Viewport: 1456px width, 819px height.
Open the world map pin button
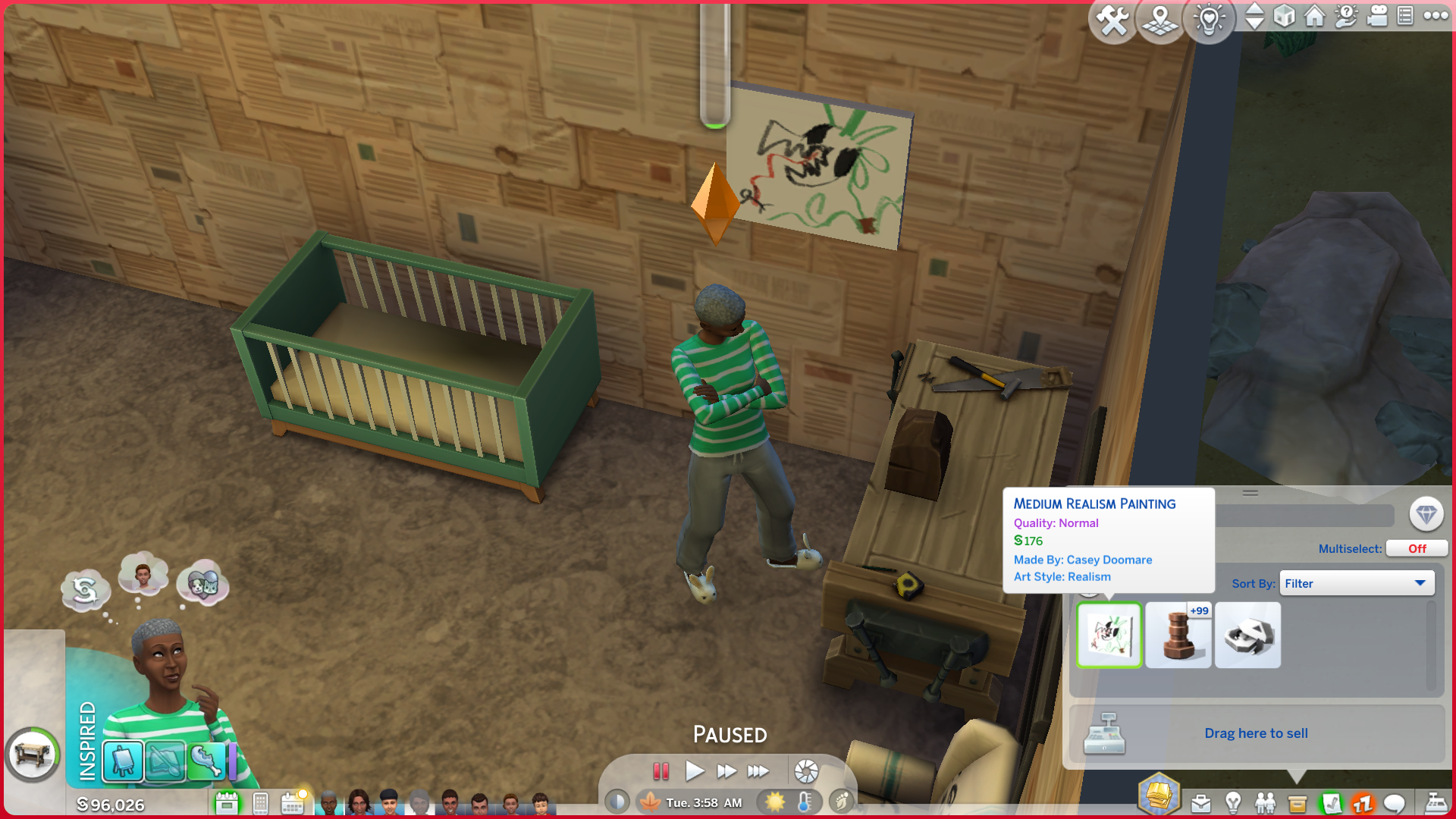click(x=1160, y=20)
